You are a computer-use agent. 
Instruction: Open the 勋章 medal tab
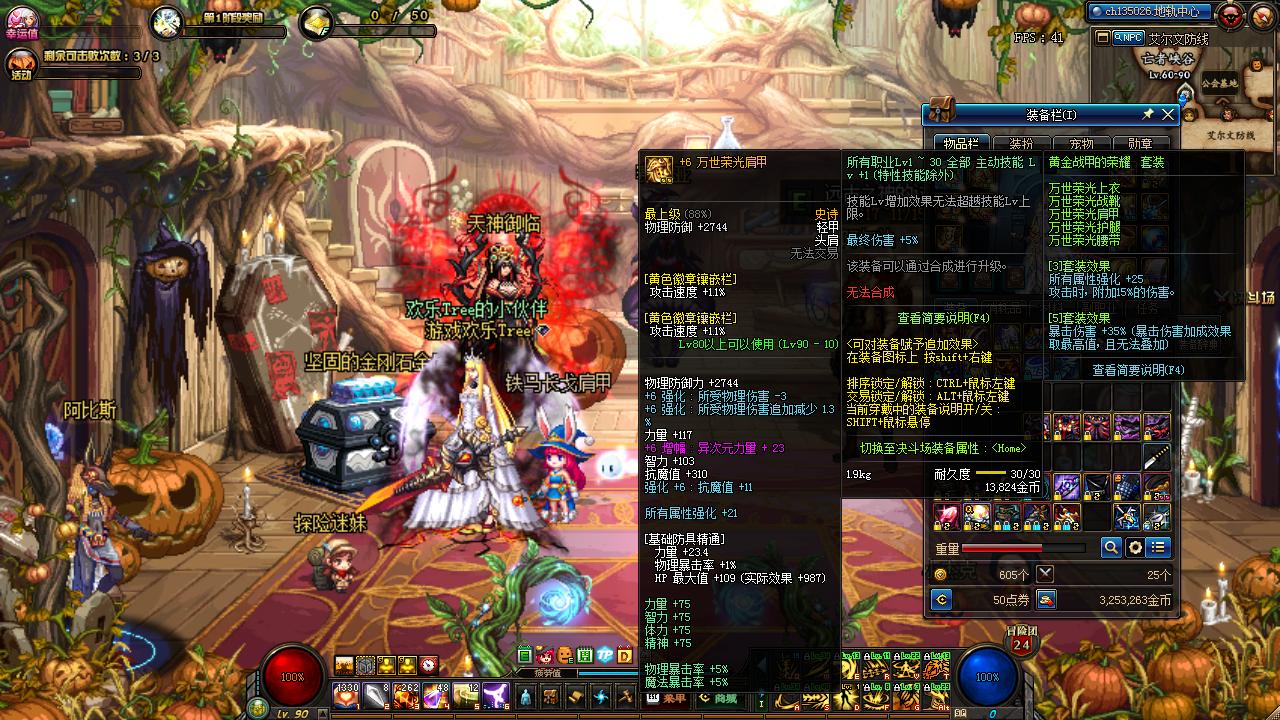(1140, 144)
